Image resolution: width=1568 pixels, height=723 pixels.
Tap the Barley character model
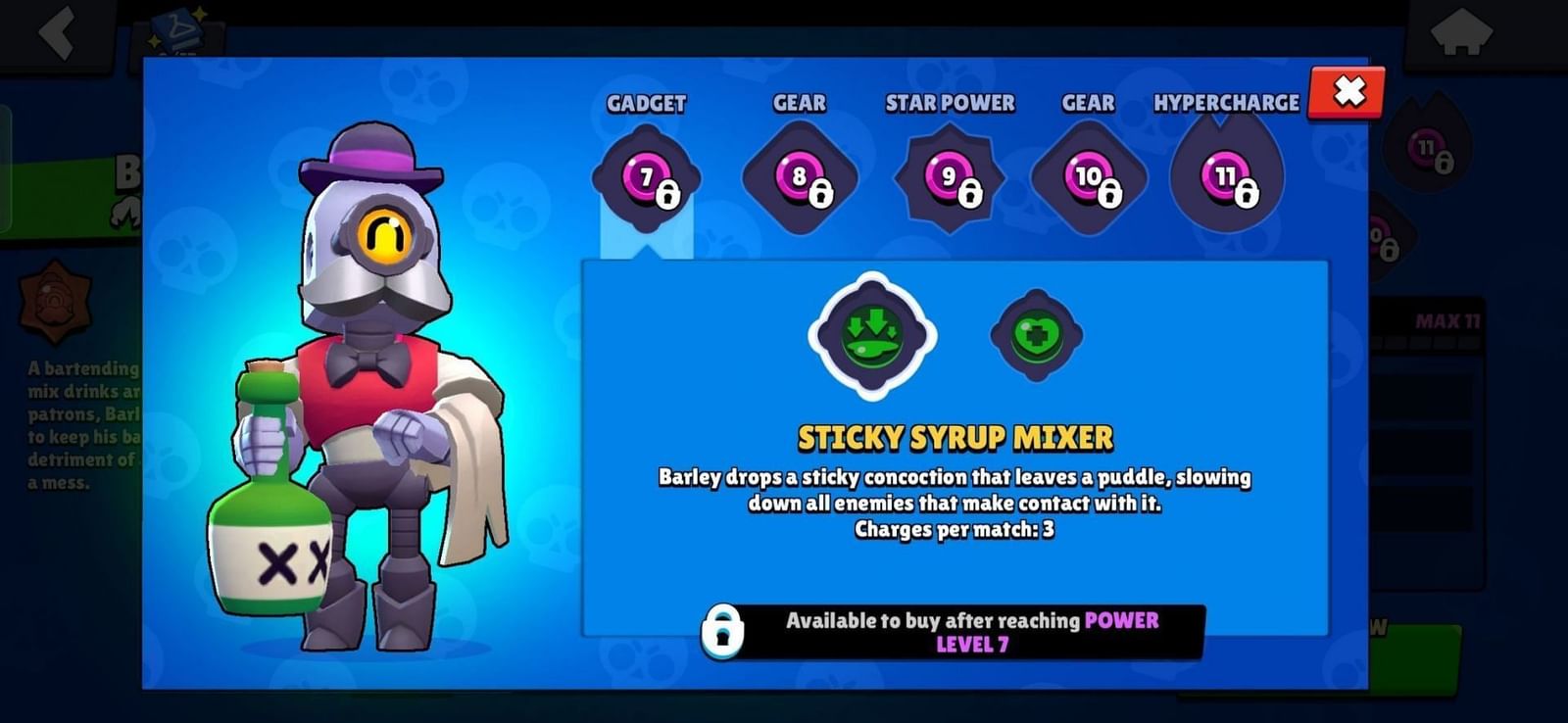pos(363,392)
